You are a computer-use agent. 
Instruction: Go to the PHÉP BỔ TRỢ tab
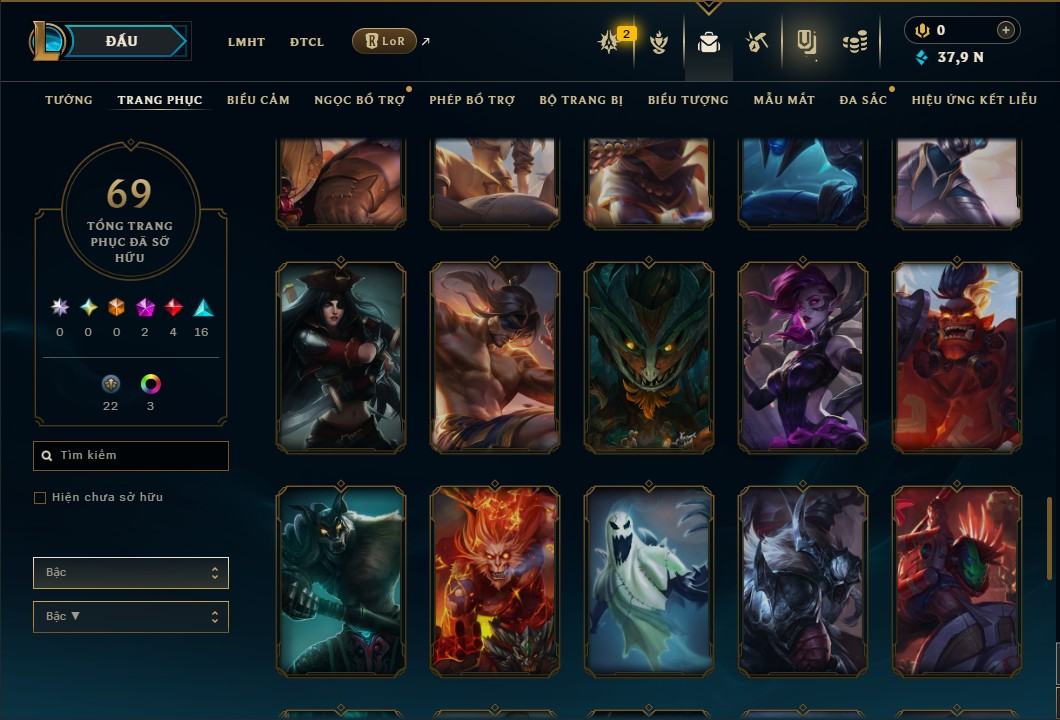(472, 100)
